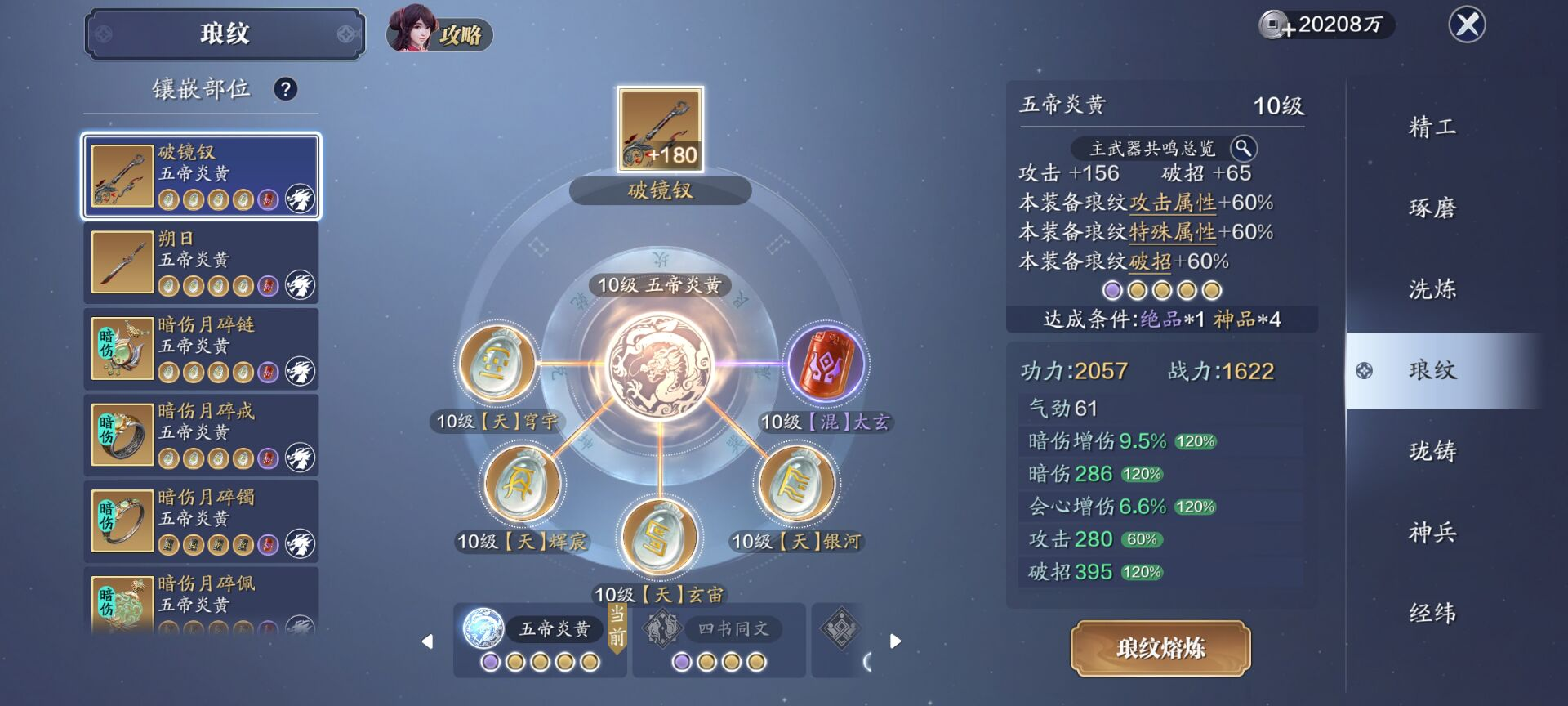View 主武器共鸣总览 with magnifier
The height and width of the screenshot is (706, 1568).
[x=1243, y=148]
